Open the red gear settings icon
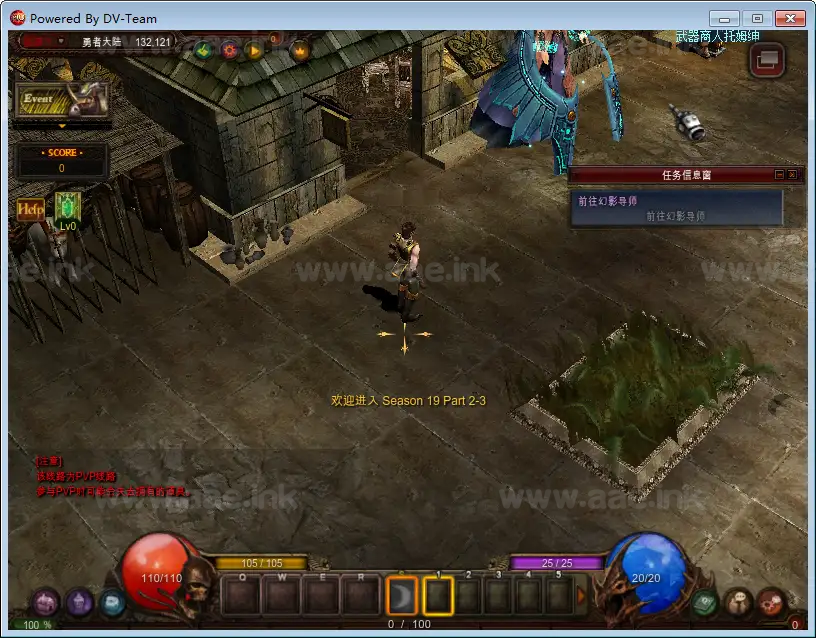 [229, 50]
